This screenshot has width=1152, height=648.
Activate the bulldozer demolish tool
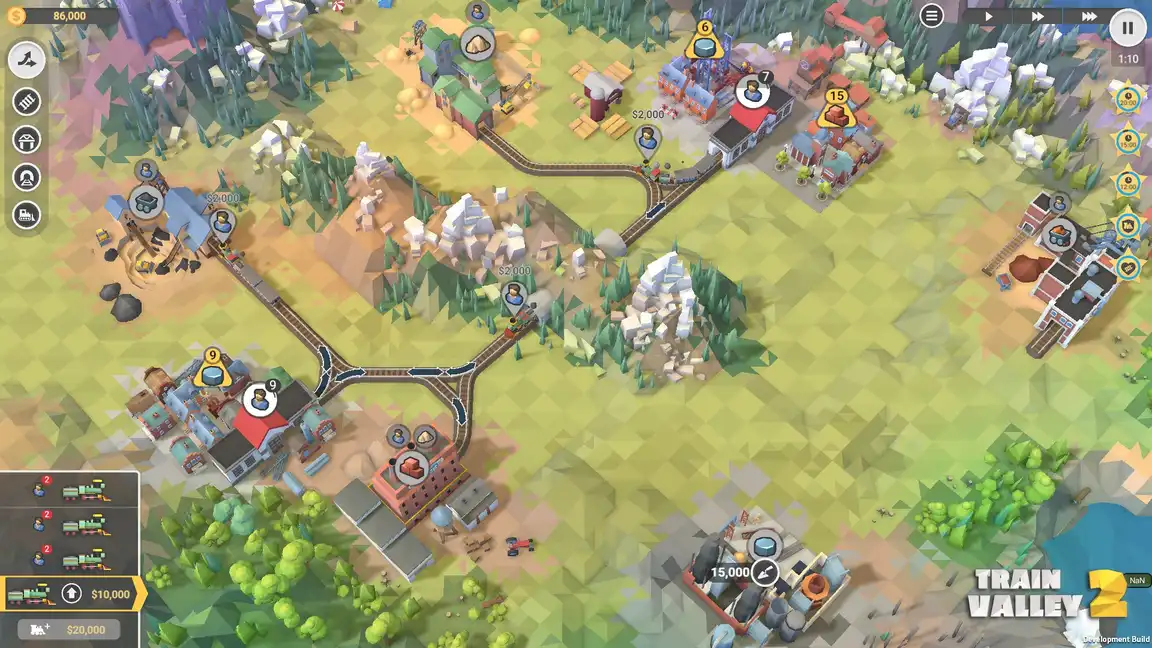pyautogui.click(x=27, y=215)
